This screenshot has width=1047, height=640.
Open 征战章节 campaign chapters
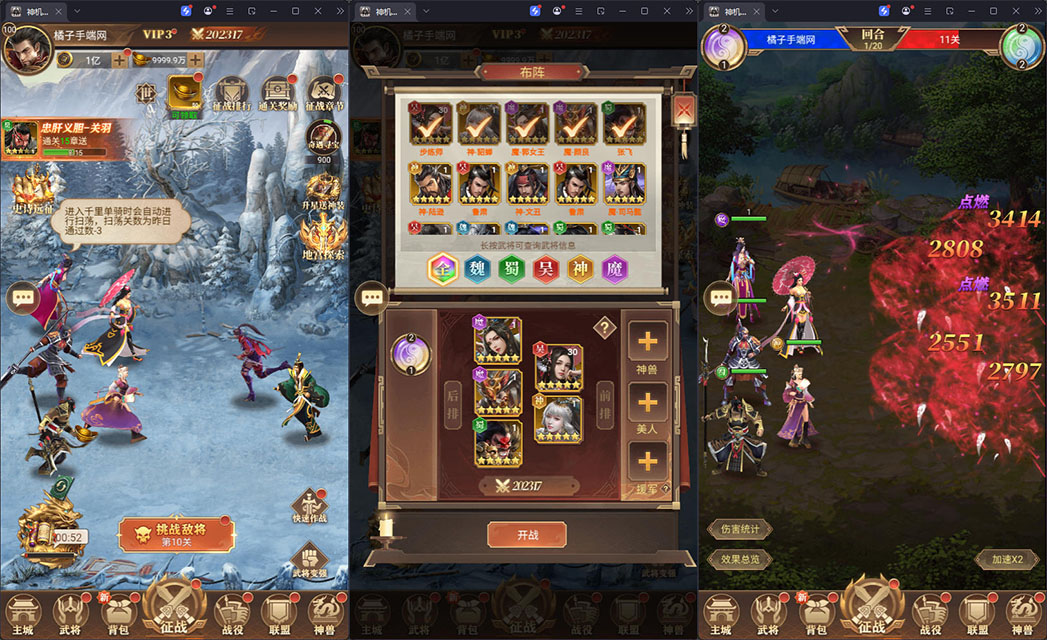click(x=326, y=96)
